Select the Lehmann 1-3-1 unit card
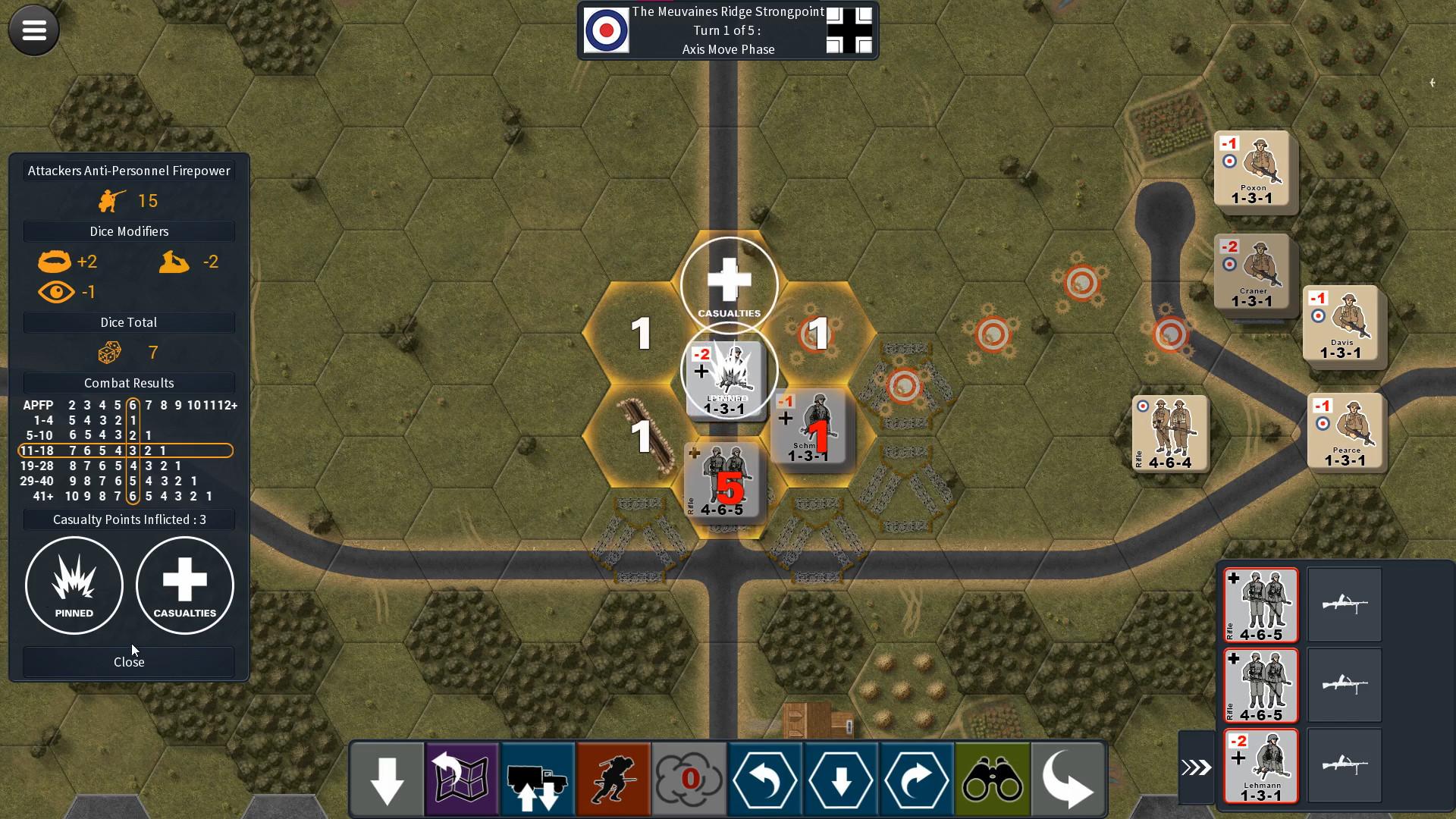 point(1261,766)
